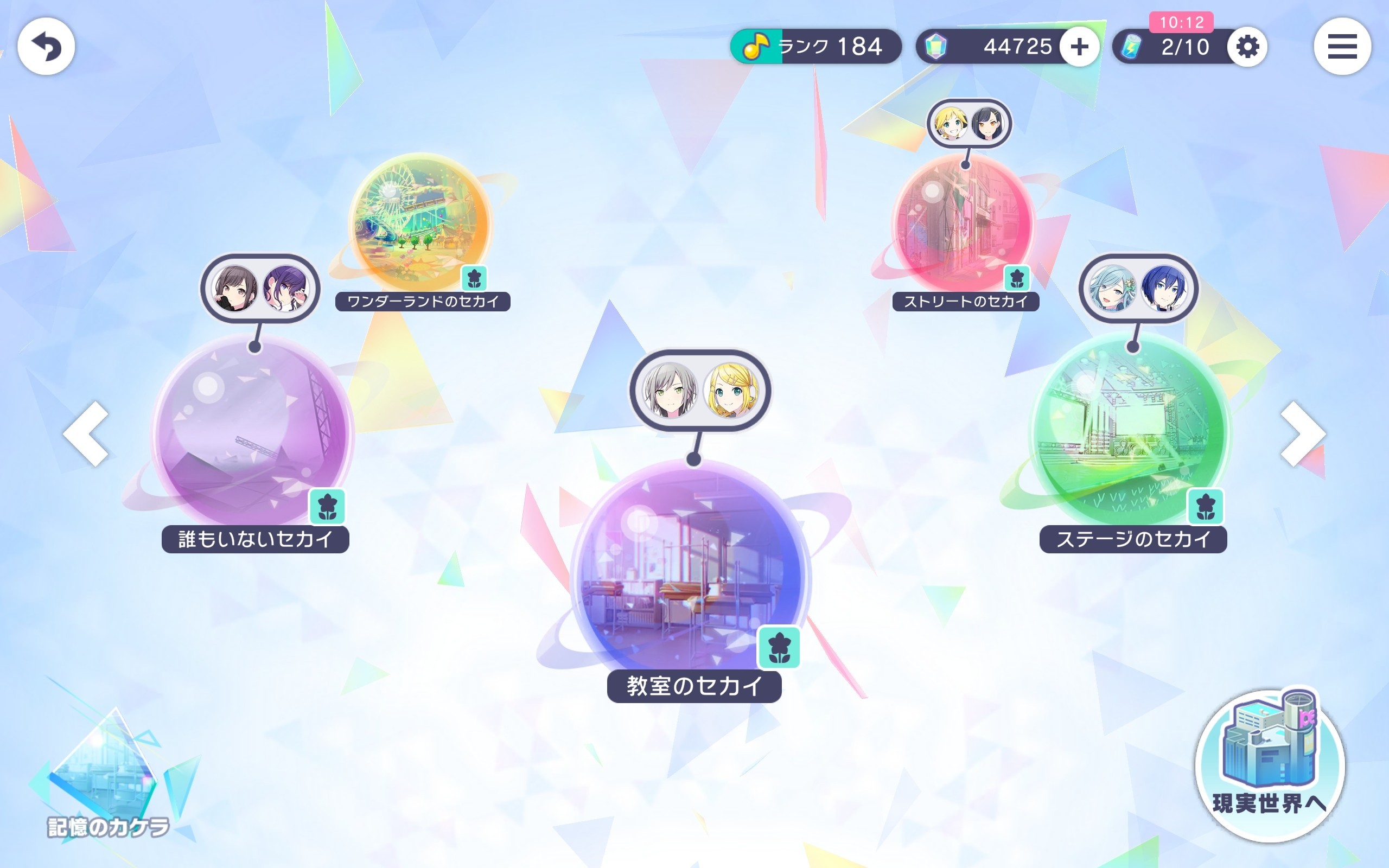This screenshot has width=1389, height=868.
Task: Open the hamburger menu at top right
Action: pos(1342,47)
